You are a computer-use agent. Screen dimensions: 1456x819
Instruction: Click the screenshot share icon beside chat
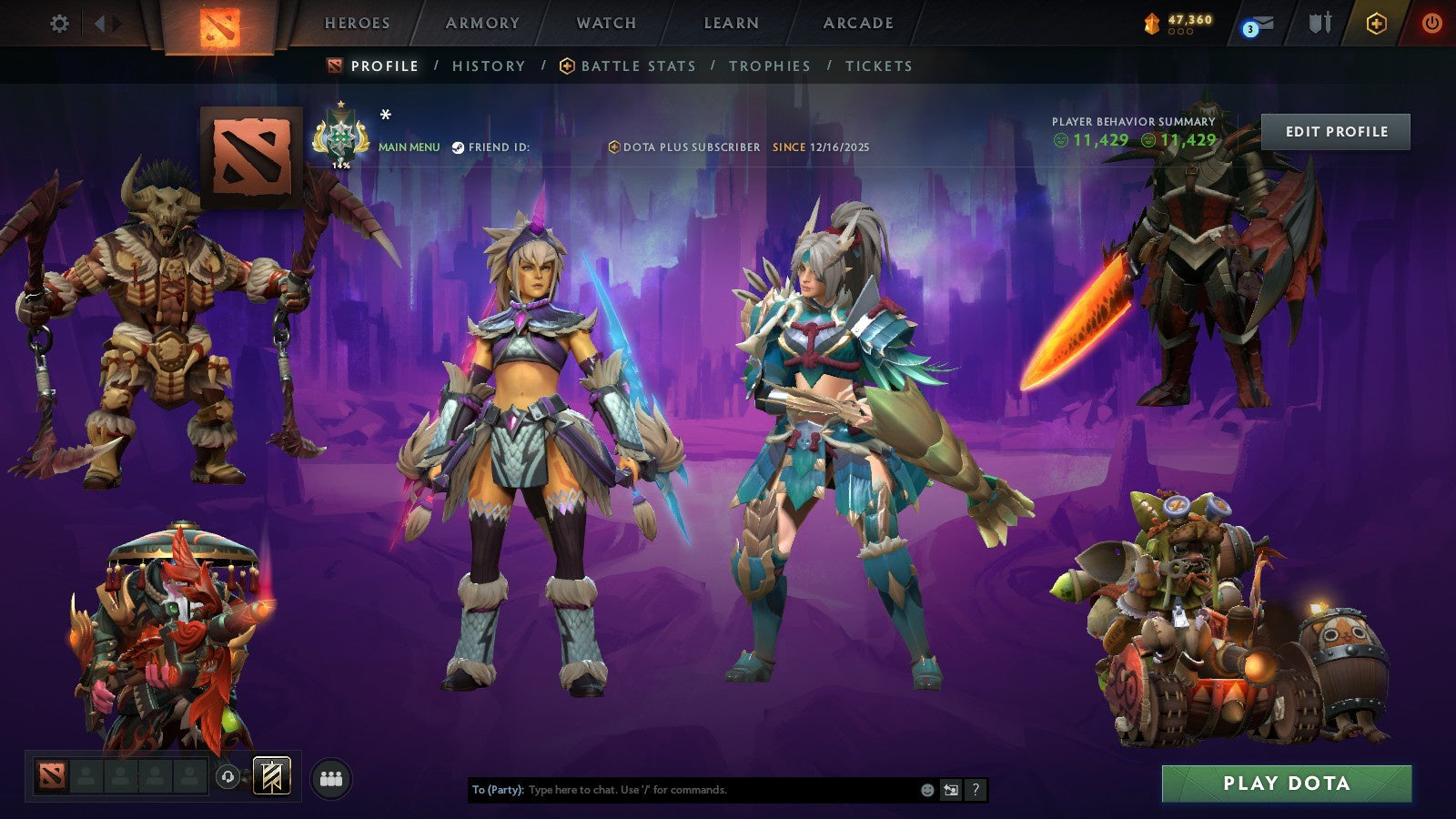951,790
